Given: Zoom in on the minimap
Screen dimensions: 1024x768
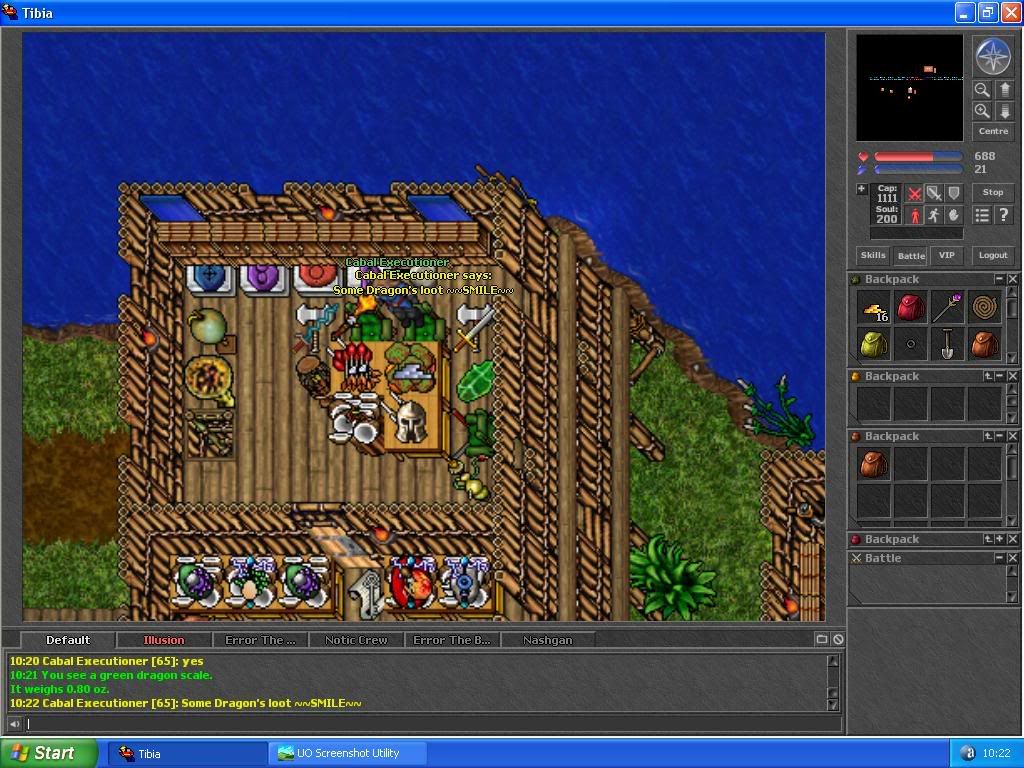Looking at the screenshot, I should (982, 111).
